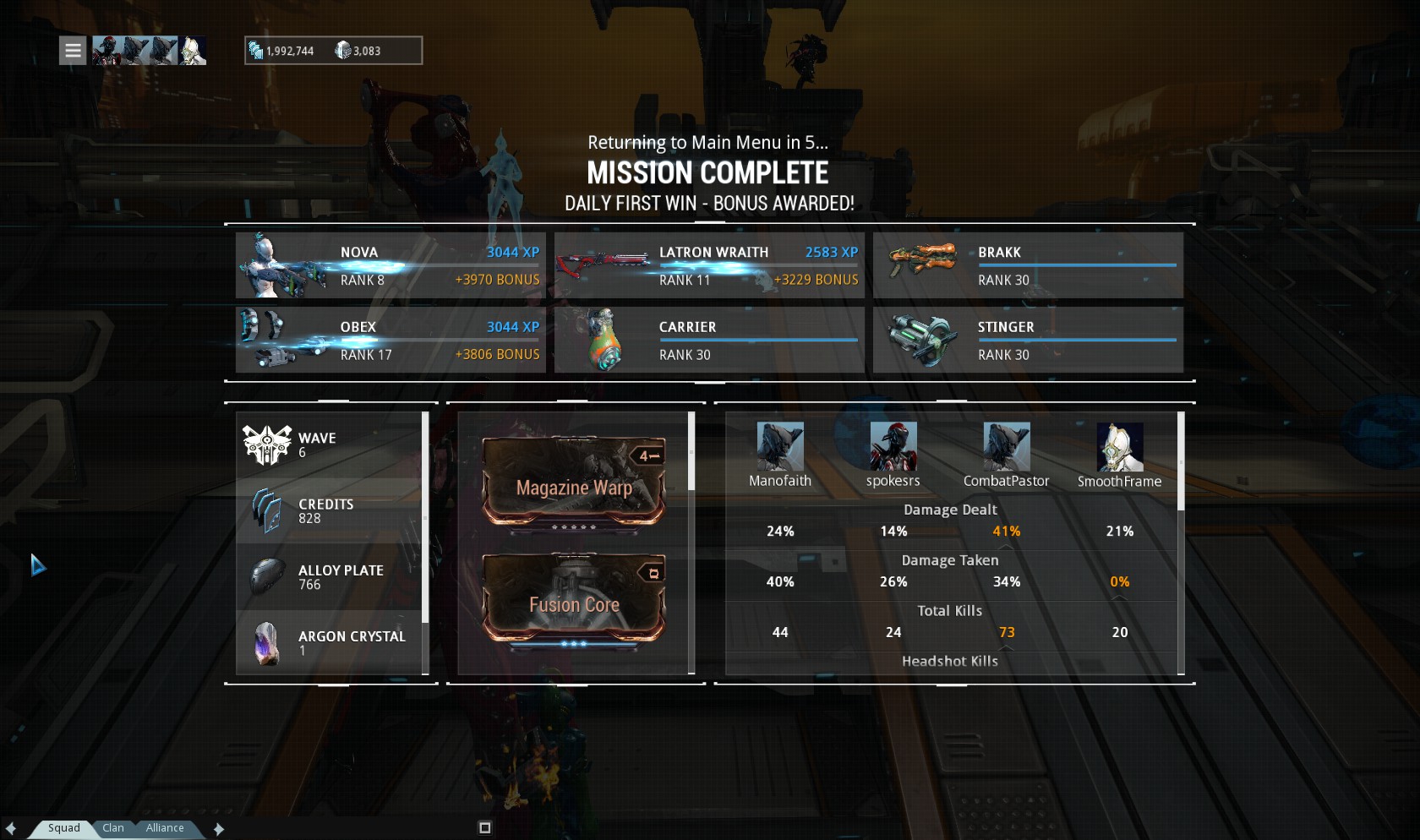Select SmoothFrame's player portrait
This screenshot has width=1420, height=840.
tap(1119, 447)
